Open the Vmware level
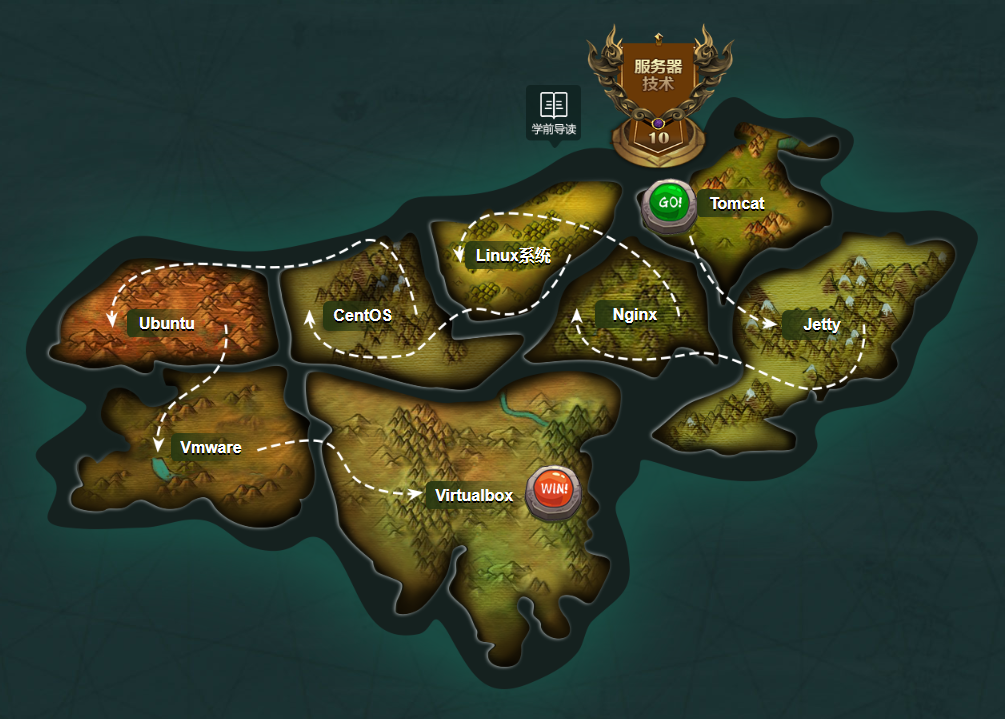The image size is (1005, 719). point(210,448)
